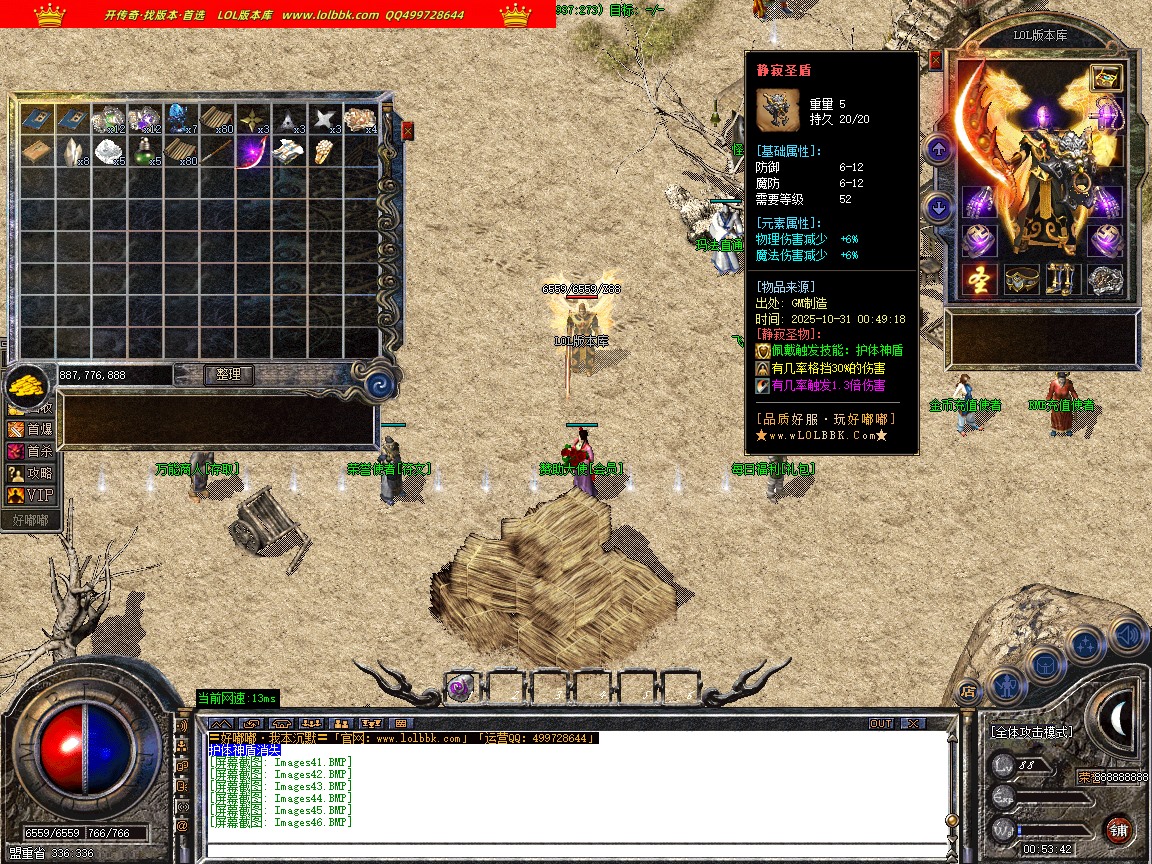Select the purple crescent blade in bag
1152x864 pixels.
coord(253,153)
